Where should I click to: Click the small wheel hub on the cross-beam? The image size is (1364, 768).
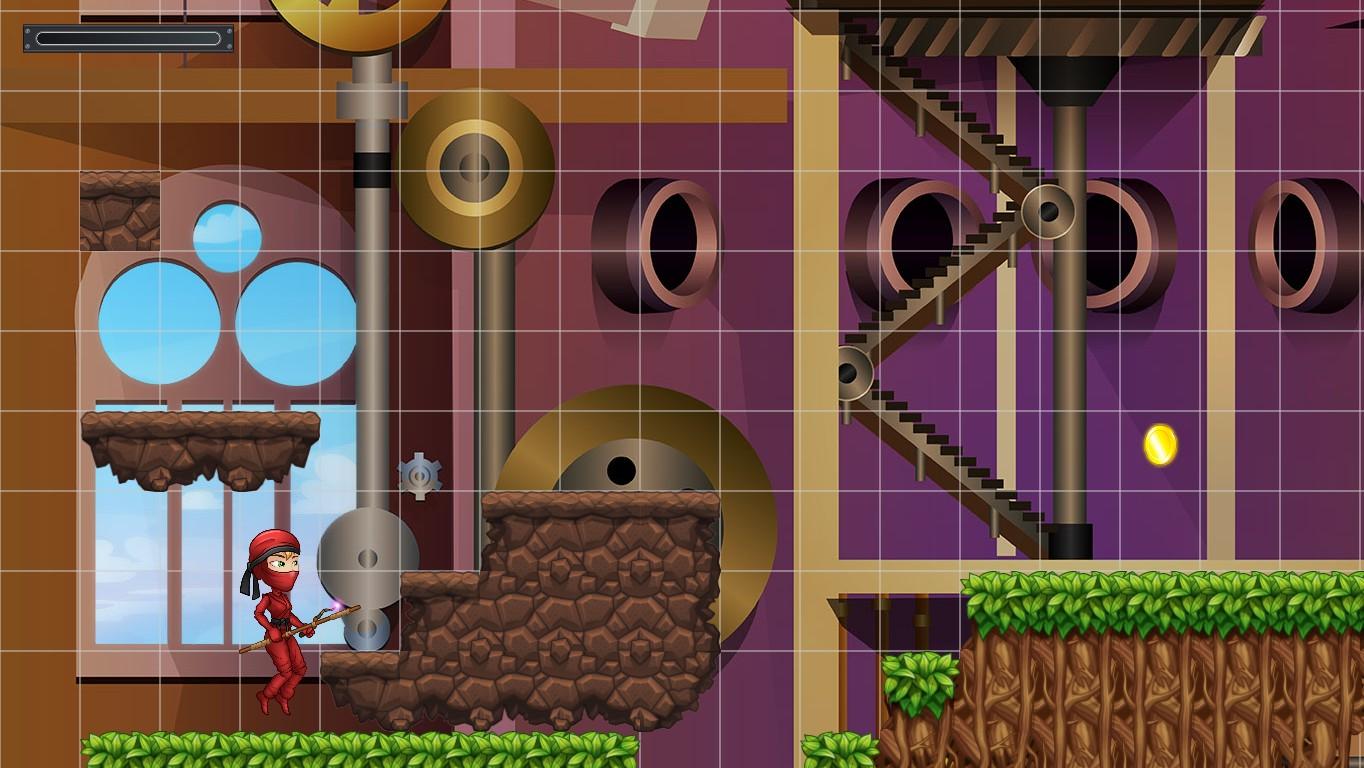(1047, 210)
